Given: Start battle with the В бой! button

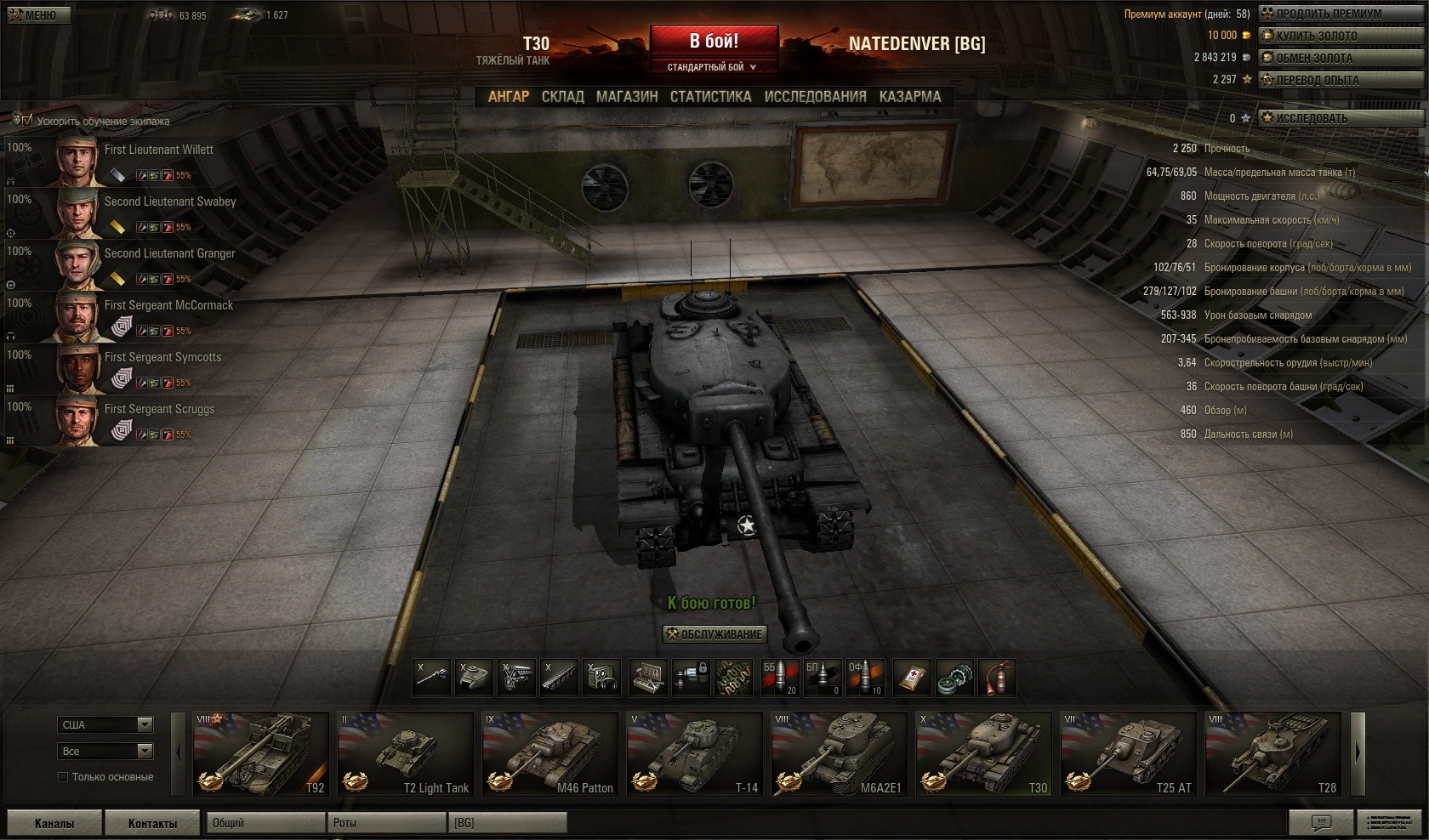Looking at the screenshot, I should [x=714, y=41].
